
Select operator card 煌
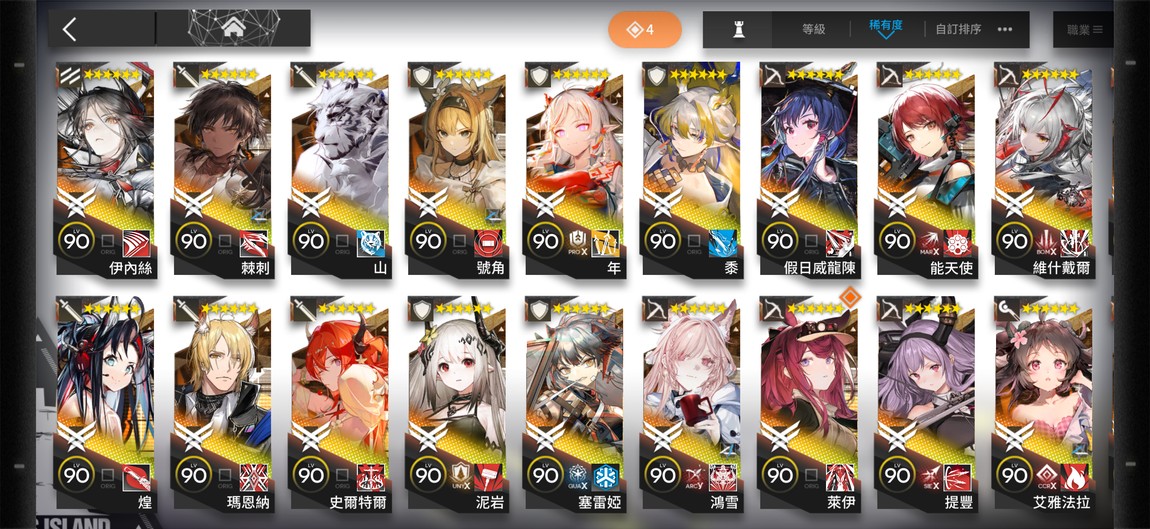pyautogui.click(x=105, y=402)
